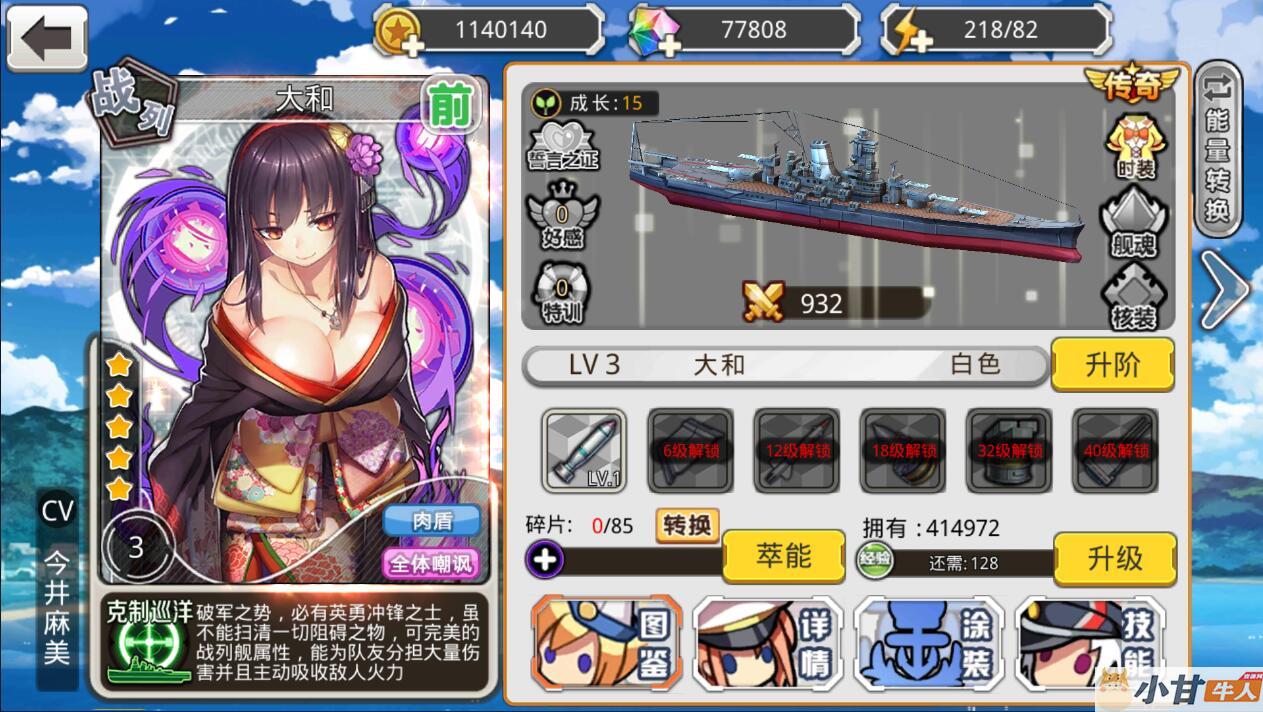1263x712 pixels.
Task: Show next ship with right chevron
Action: click(1224, 290)
